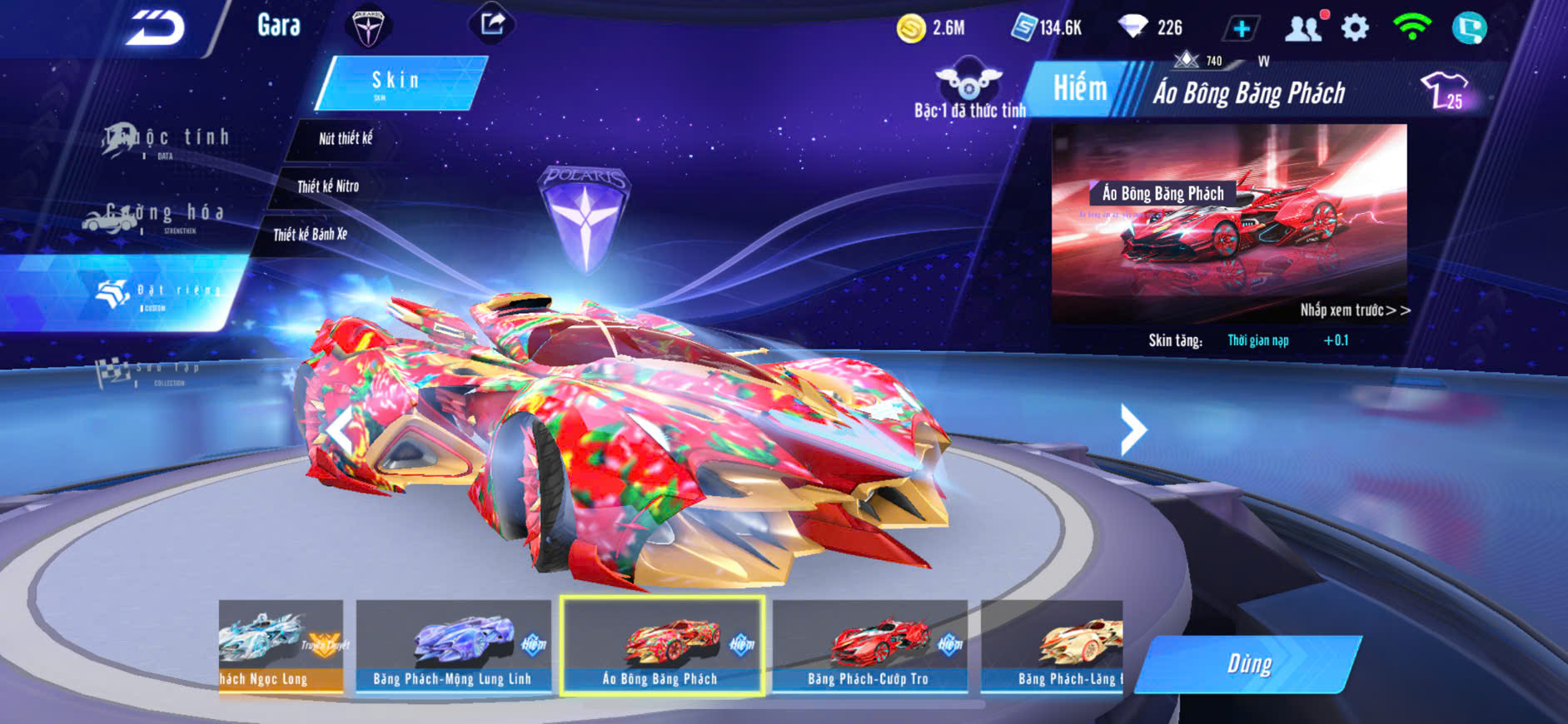Go back using the top-left arrow
Screen dimensions: 1568x724
click(156, 28)
